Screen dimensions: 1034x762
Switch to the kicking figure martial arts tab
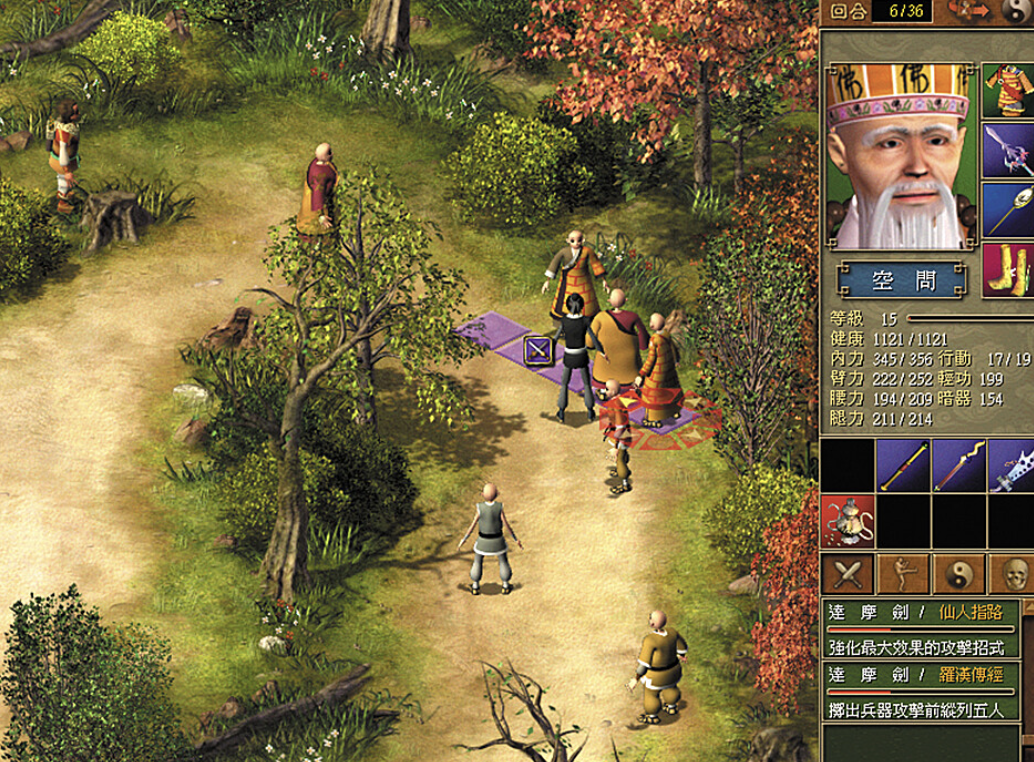click(x=903, y=574)
